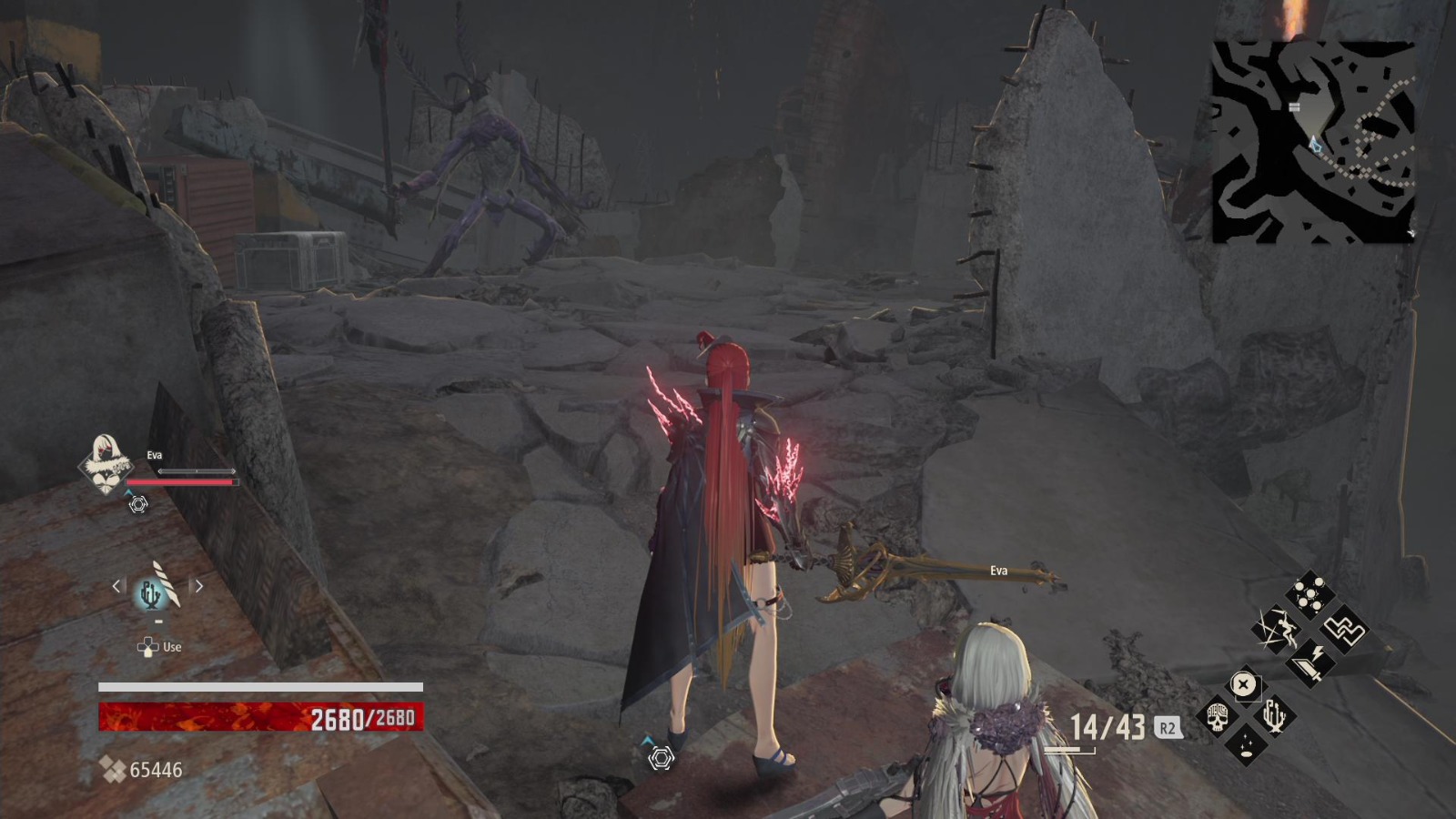The height and width of the screenshot is (819, 1456).
Task: Click the left arrow on the quick-item selector
Action: point(116,586)
